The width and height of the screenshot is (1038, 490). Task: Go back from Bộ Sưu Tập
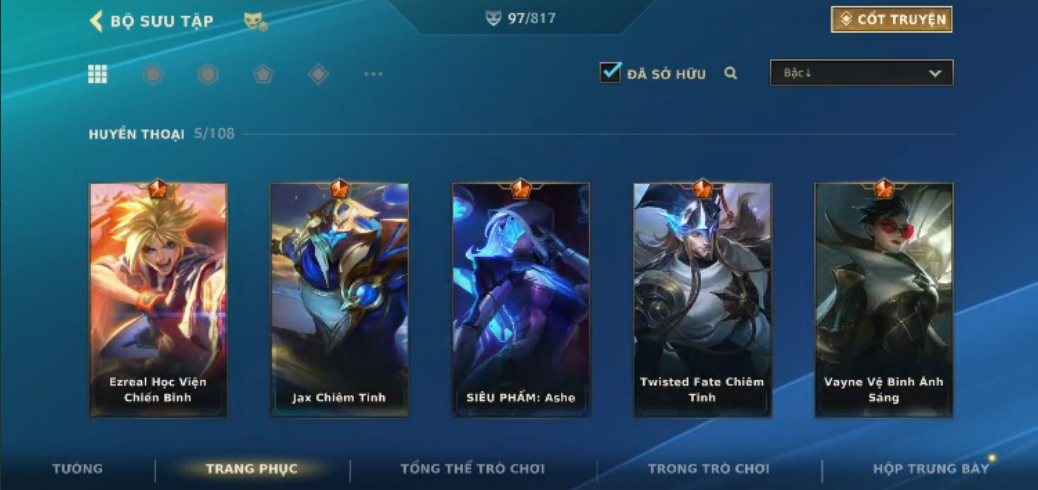pos(97,21)
